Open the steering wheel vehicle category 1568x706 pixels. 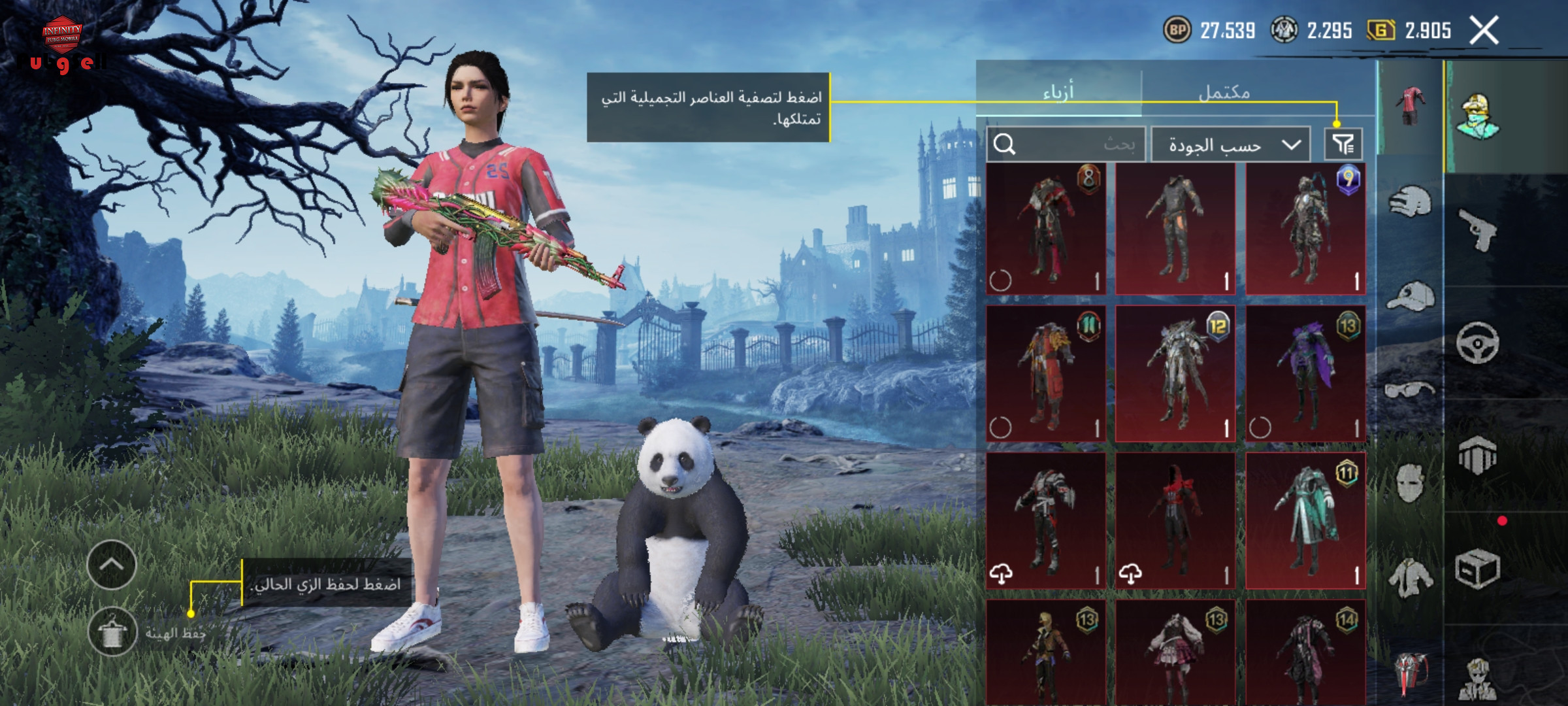tap(1478, 343)
